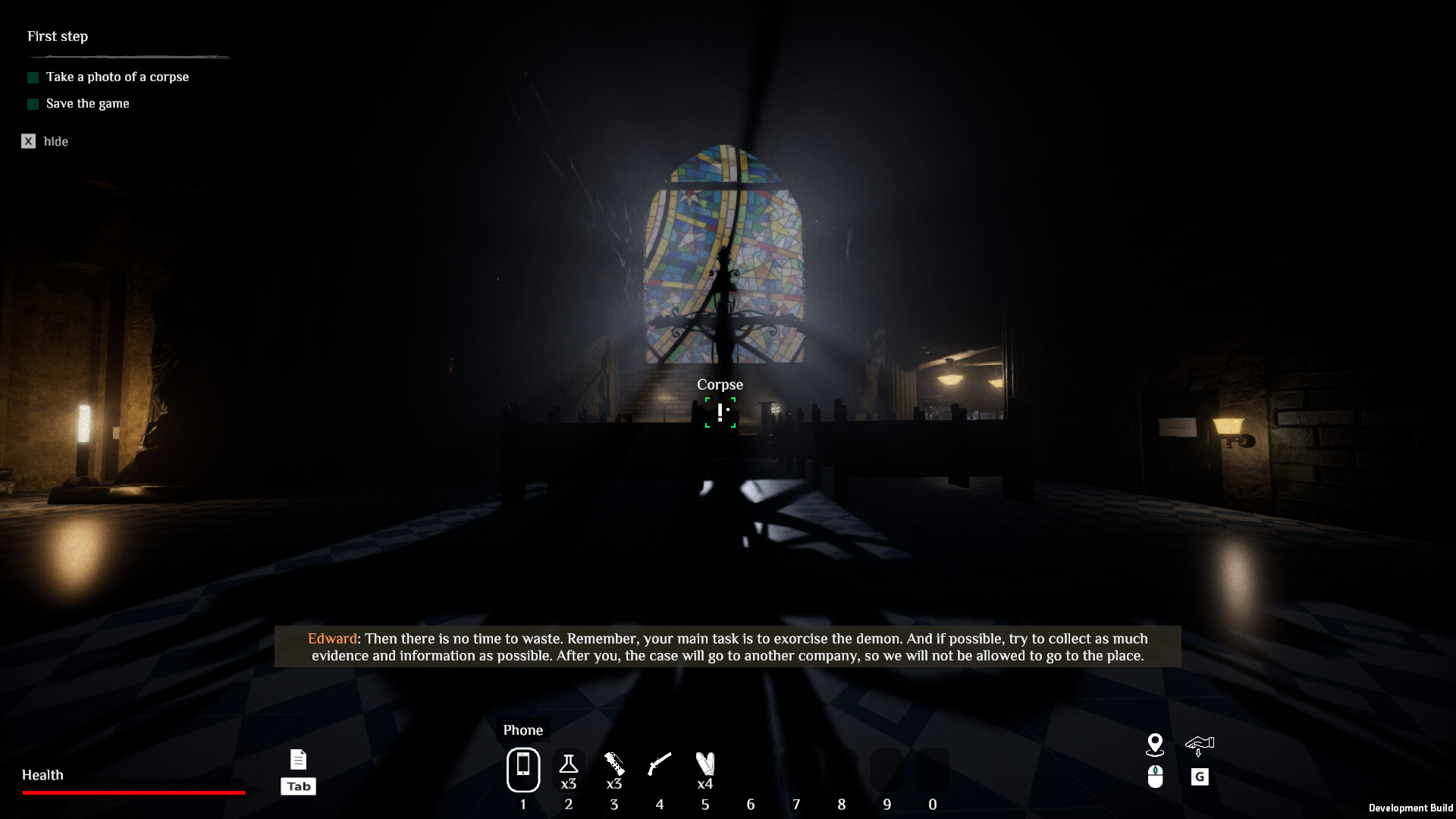This screenshot has width=1456, height=819.
Task: Select the holy water flask item
Action: tap(569, 764)
